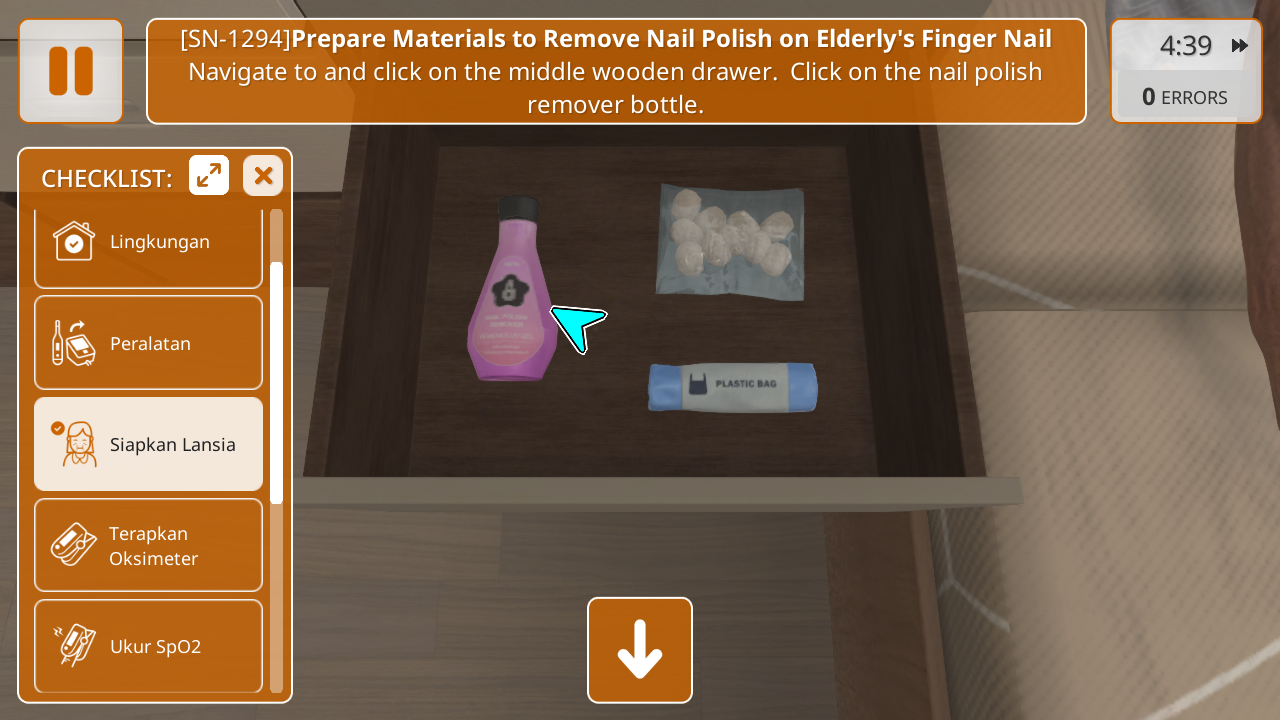
Task: Open the Peralatan checklist step
Action: click(x=148, y=343)
